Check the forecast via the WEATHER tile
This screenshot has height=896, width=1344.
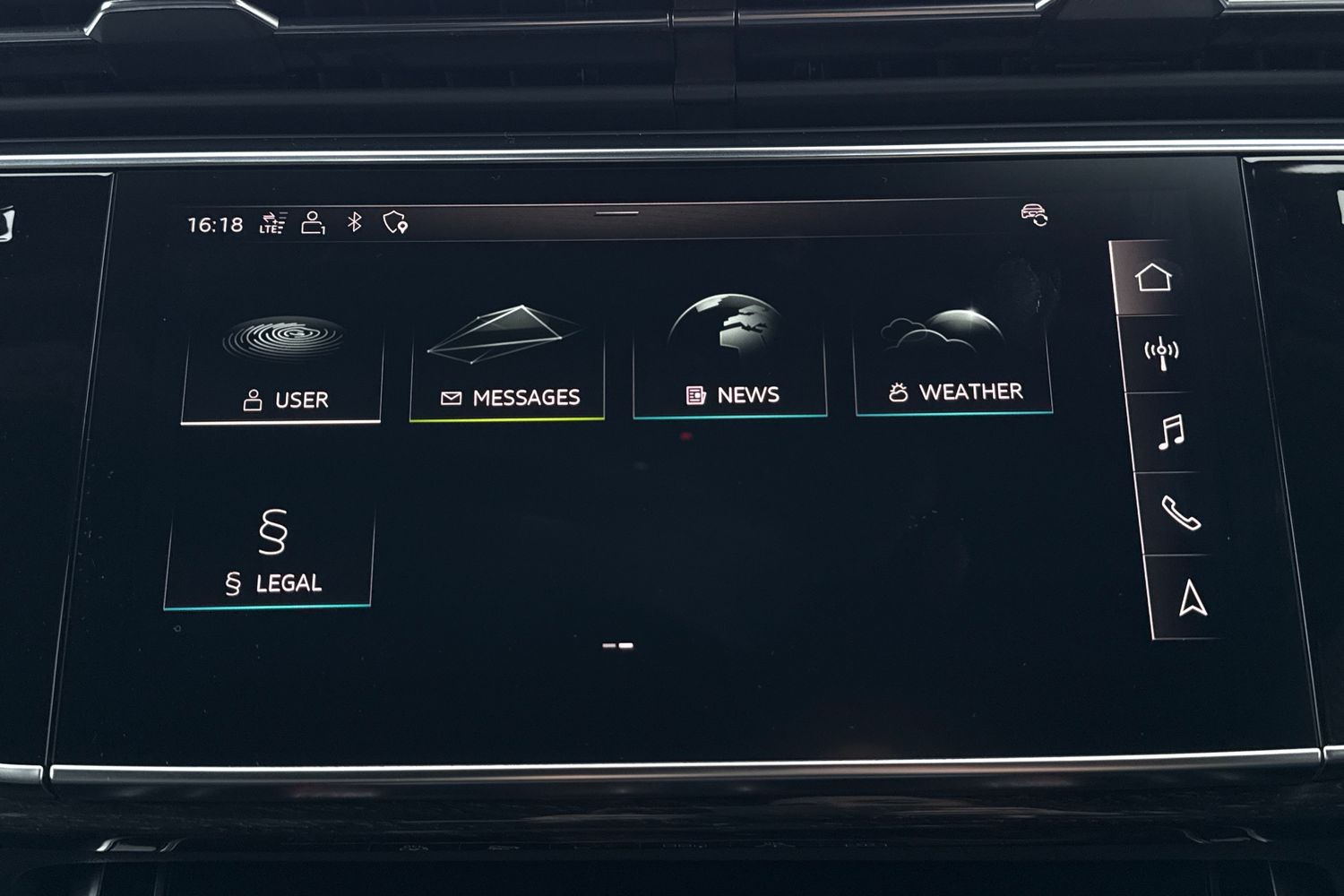(953, 354)
